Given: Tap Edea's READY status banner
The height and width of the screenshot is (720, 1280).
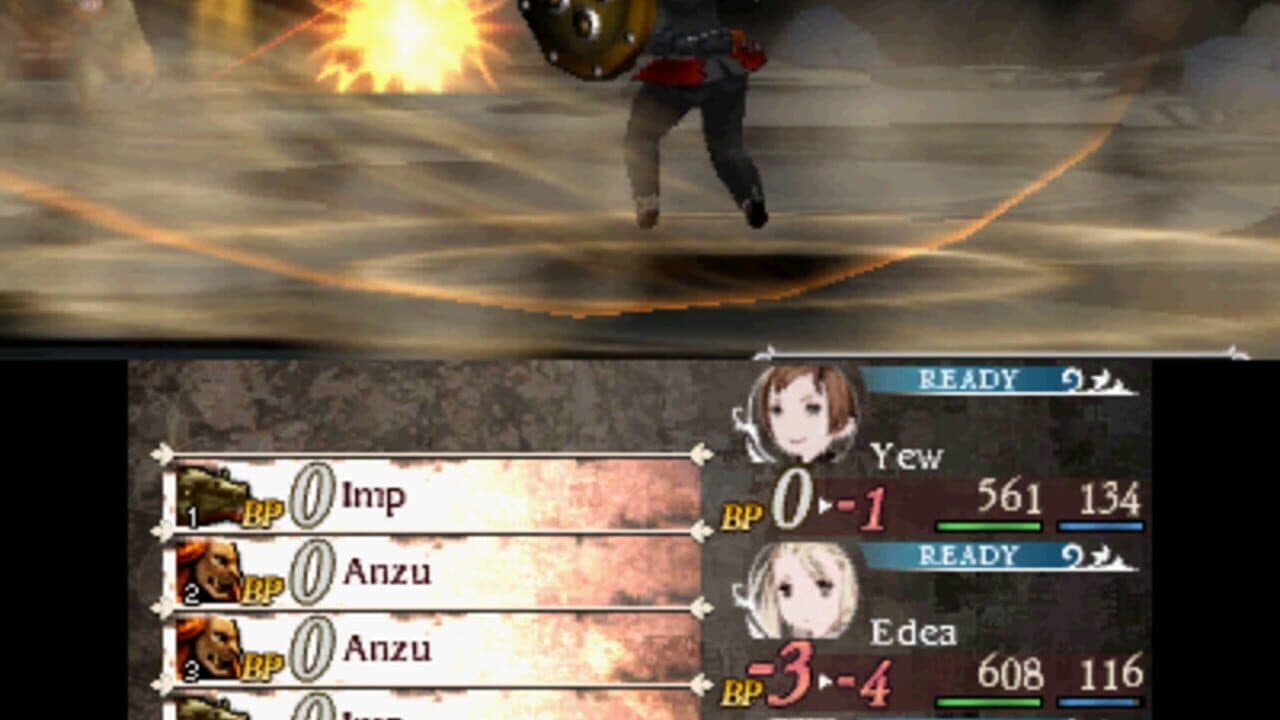Looking at the screenshot, I should 960,554.
